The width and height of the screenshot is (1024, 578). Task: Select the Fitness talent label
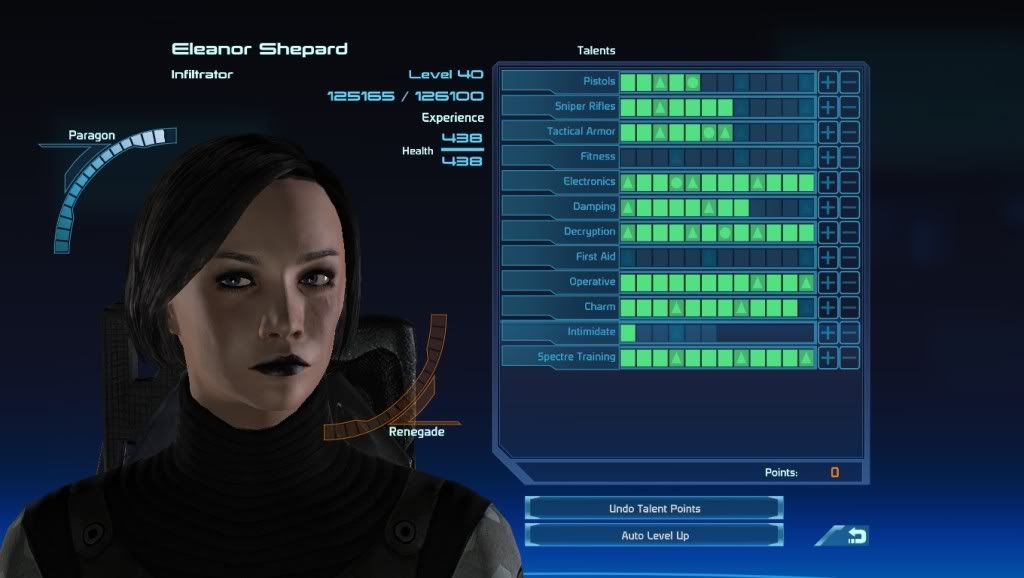tap(560, 157)
